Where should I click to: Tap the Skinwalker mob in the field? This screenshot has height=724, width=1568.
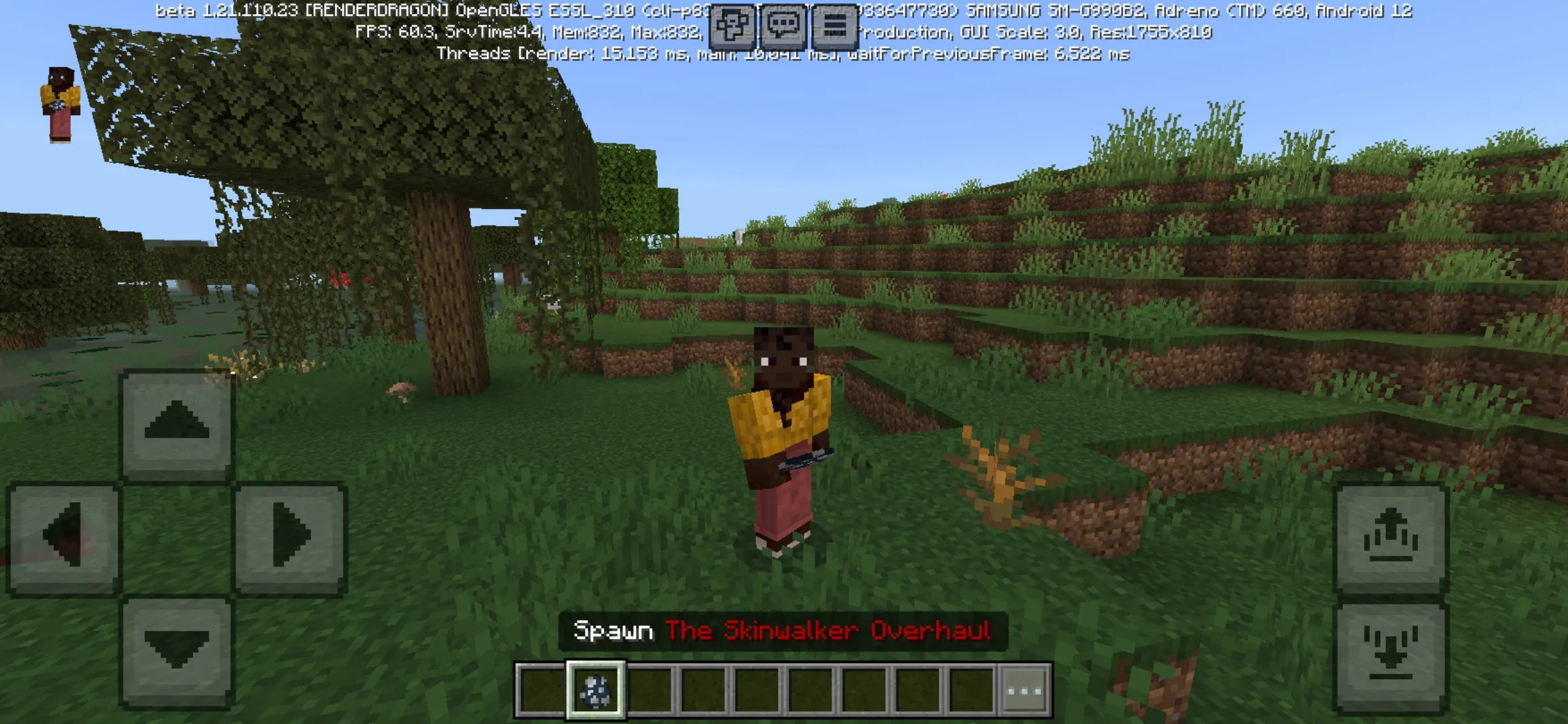781,442
